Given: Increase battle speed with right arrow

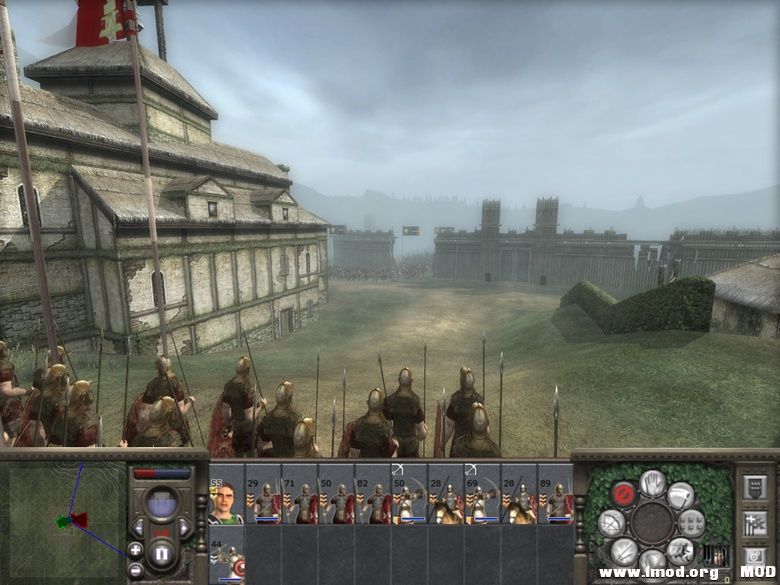Looking at the screenshot, I should [184, 526].
